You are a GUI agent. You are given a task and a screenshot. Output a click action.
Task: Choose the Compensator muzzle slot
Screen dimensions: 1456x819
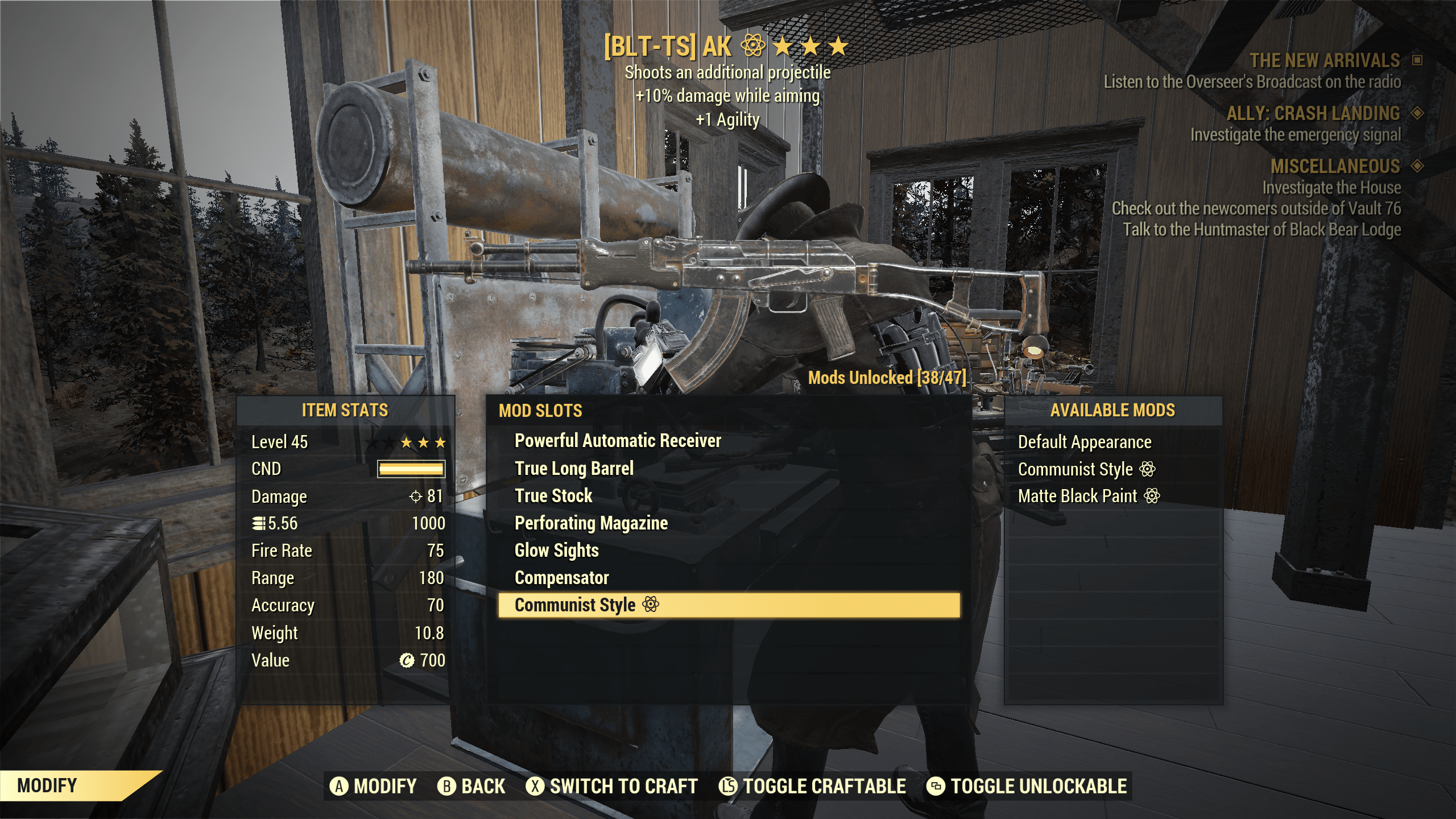(x=561, y=577)
